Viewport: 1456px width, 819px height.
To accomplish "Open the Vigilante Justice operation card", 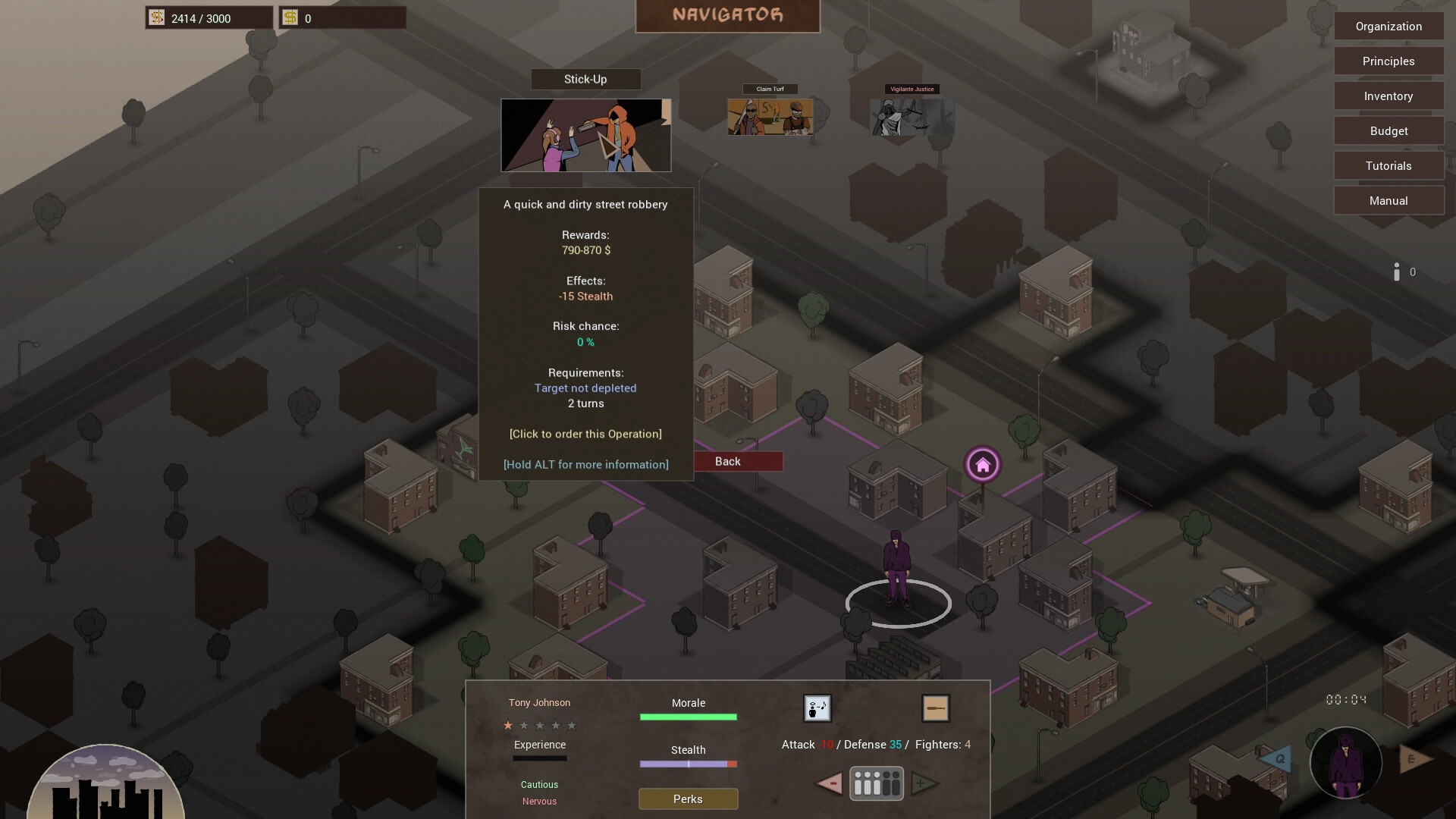I will pos(912,118).
